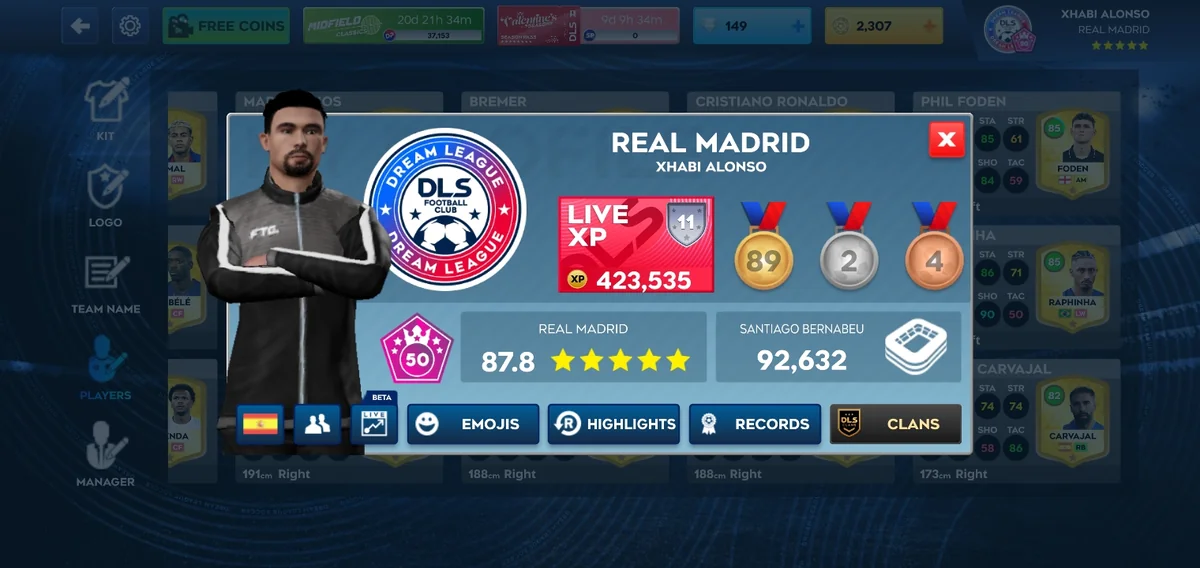1200x568 pixels.
Task: View match Highlights
Action: point(614,424)
